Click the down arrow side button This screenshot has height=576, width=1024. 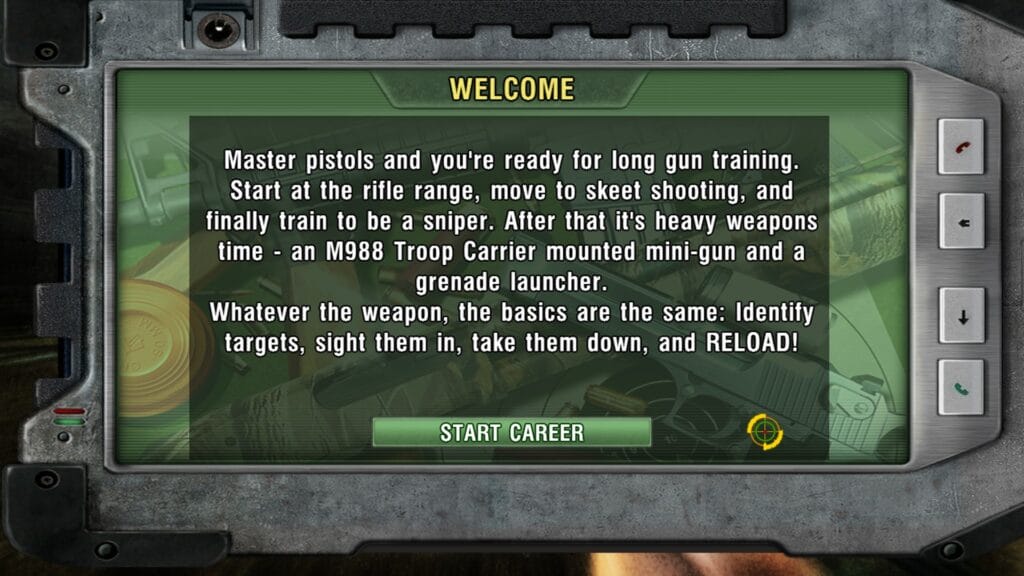pyautogui.click(x=961, y=317)
